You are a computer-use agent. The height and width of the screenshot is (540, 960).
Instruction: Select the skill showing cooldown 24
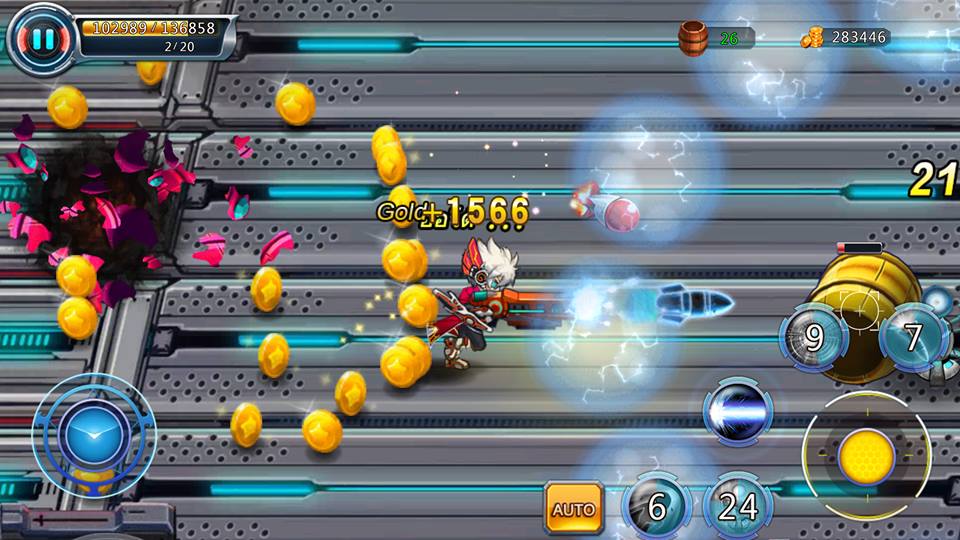738,507
